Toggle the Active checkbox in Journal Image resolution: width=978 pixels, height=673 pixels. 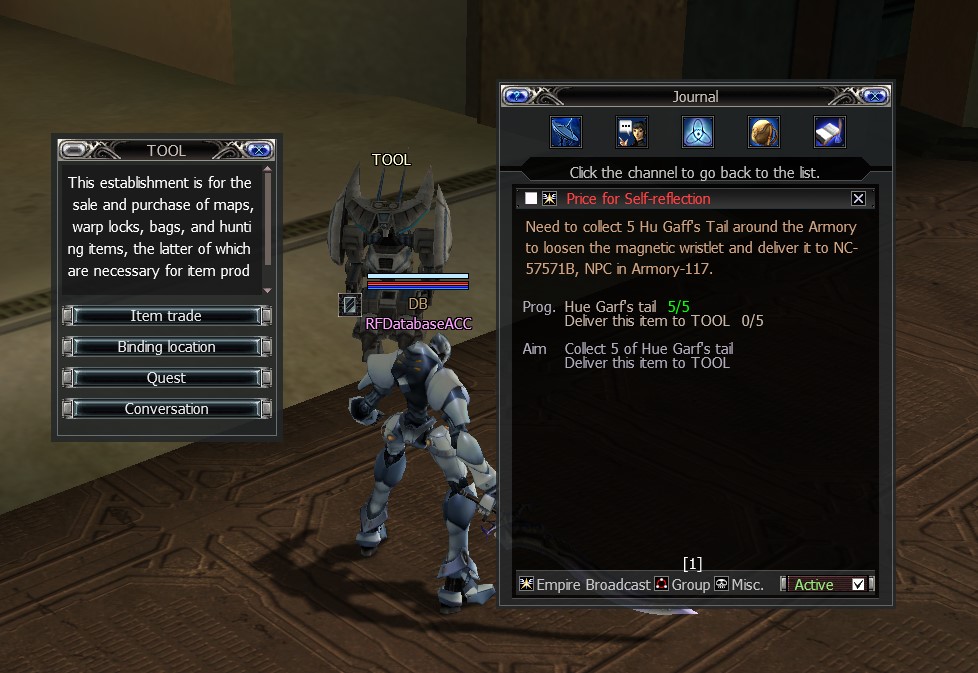tap(858, 585)
